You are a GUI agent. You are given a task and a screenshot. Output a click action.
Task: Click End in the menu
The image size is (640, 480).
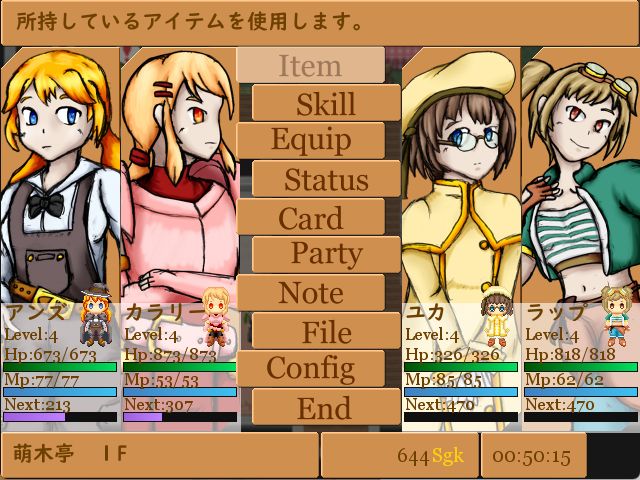pos(326,407)
